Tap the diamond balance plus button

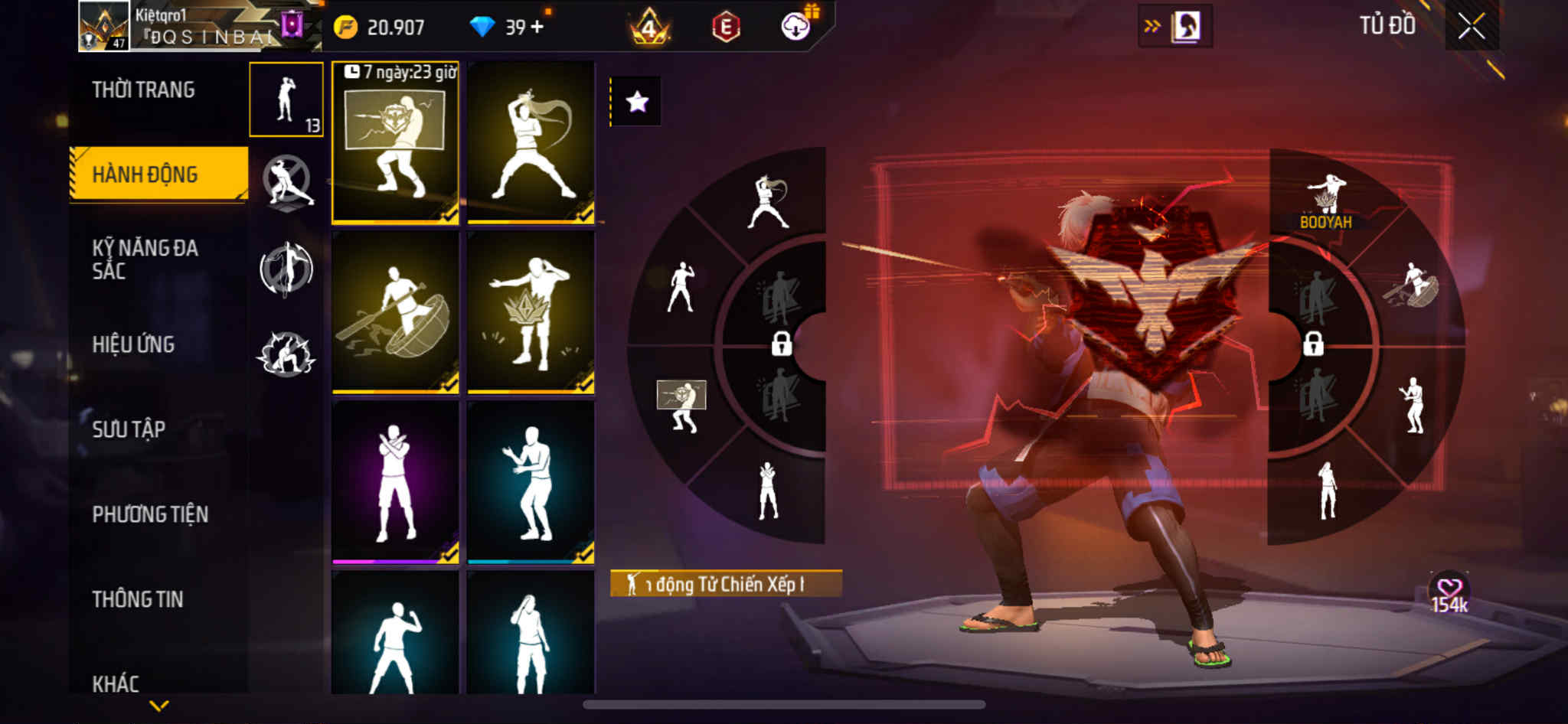pos(537,28)
